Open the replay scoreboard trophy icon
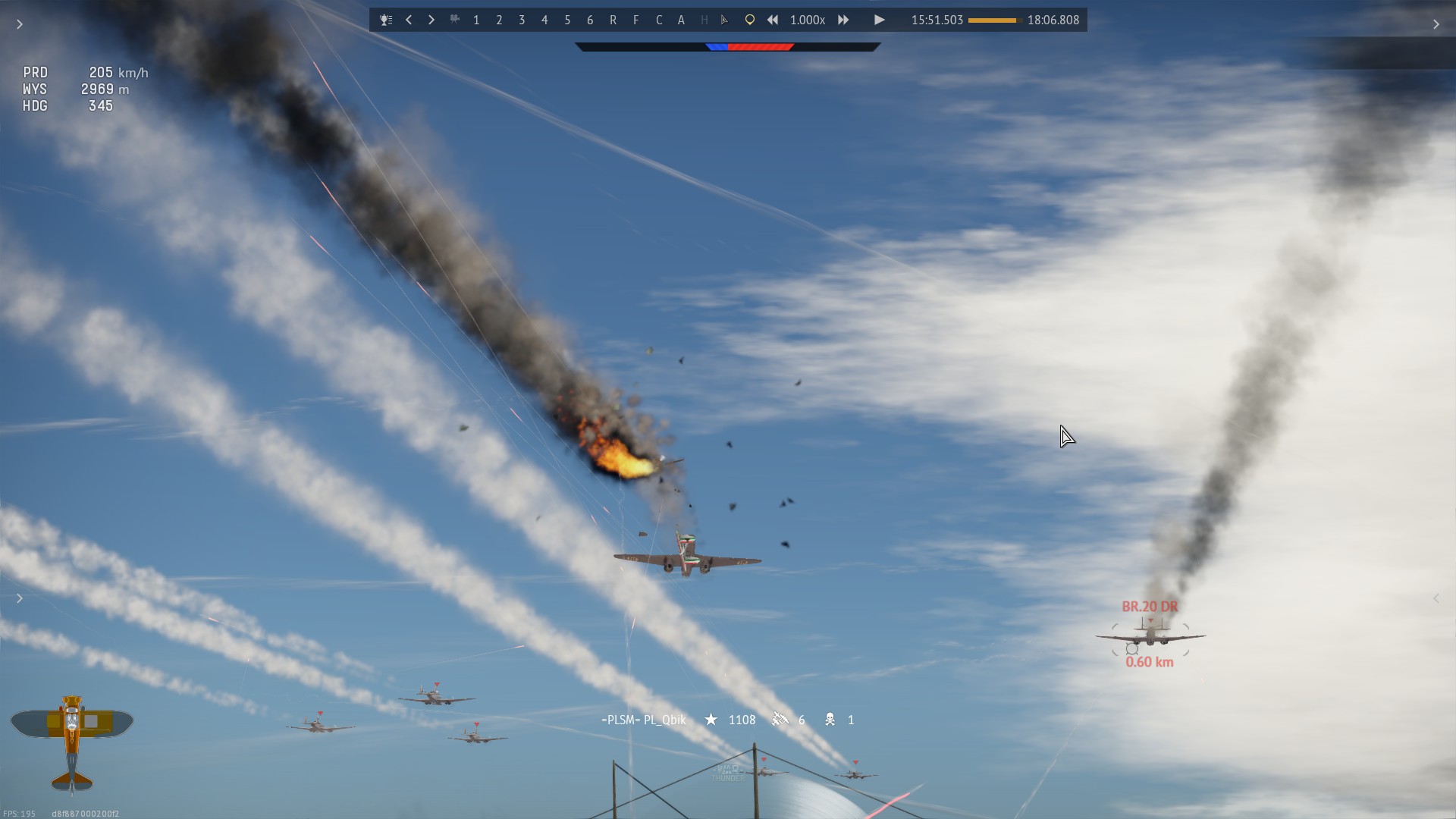The width and height of the screenshot is (1456, 819). point(386,20)
